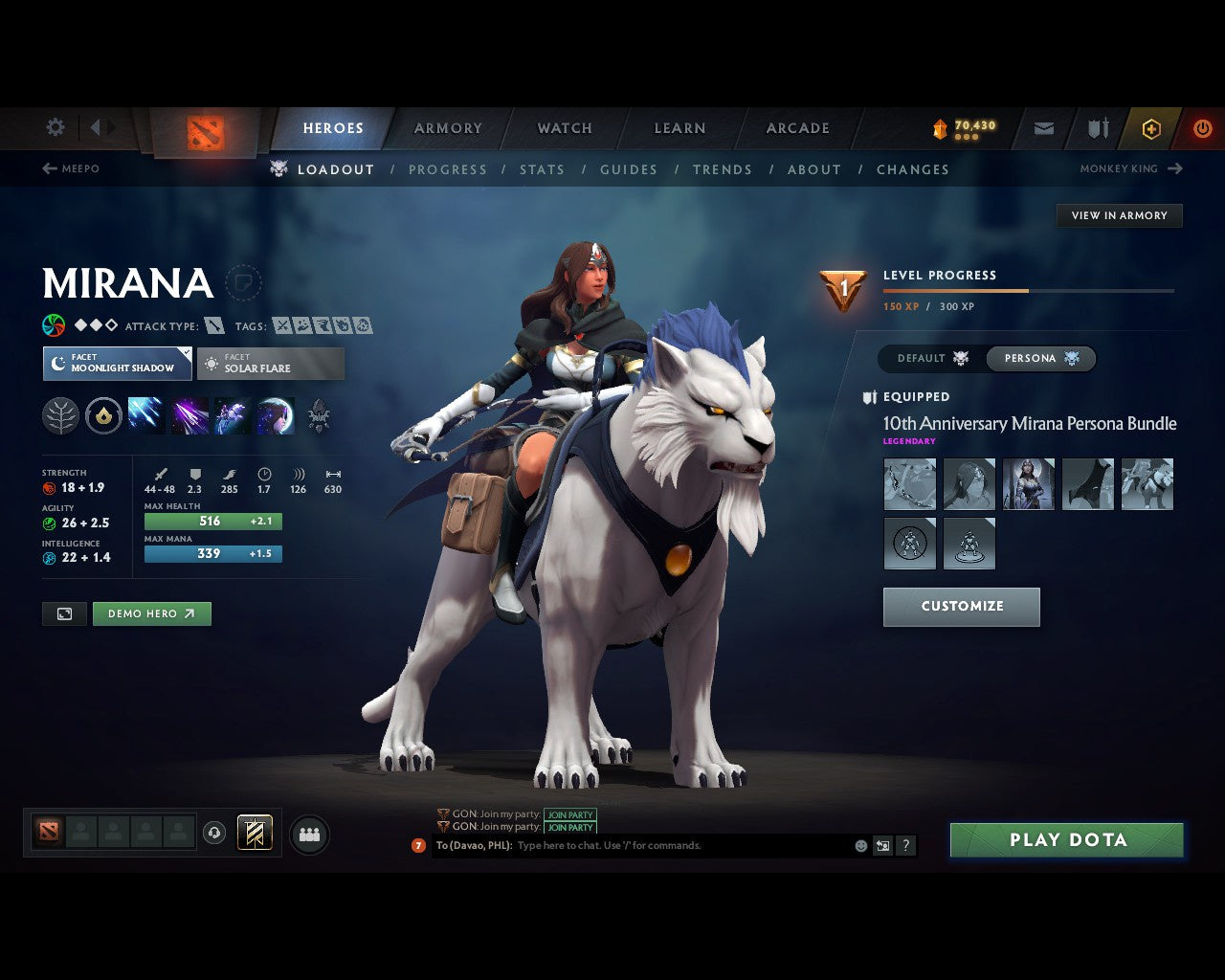
Task: Select the Solar Flare facet
Action: coord(271,364)
